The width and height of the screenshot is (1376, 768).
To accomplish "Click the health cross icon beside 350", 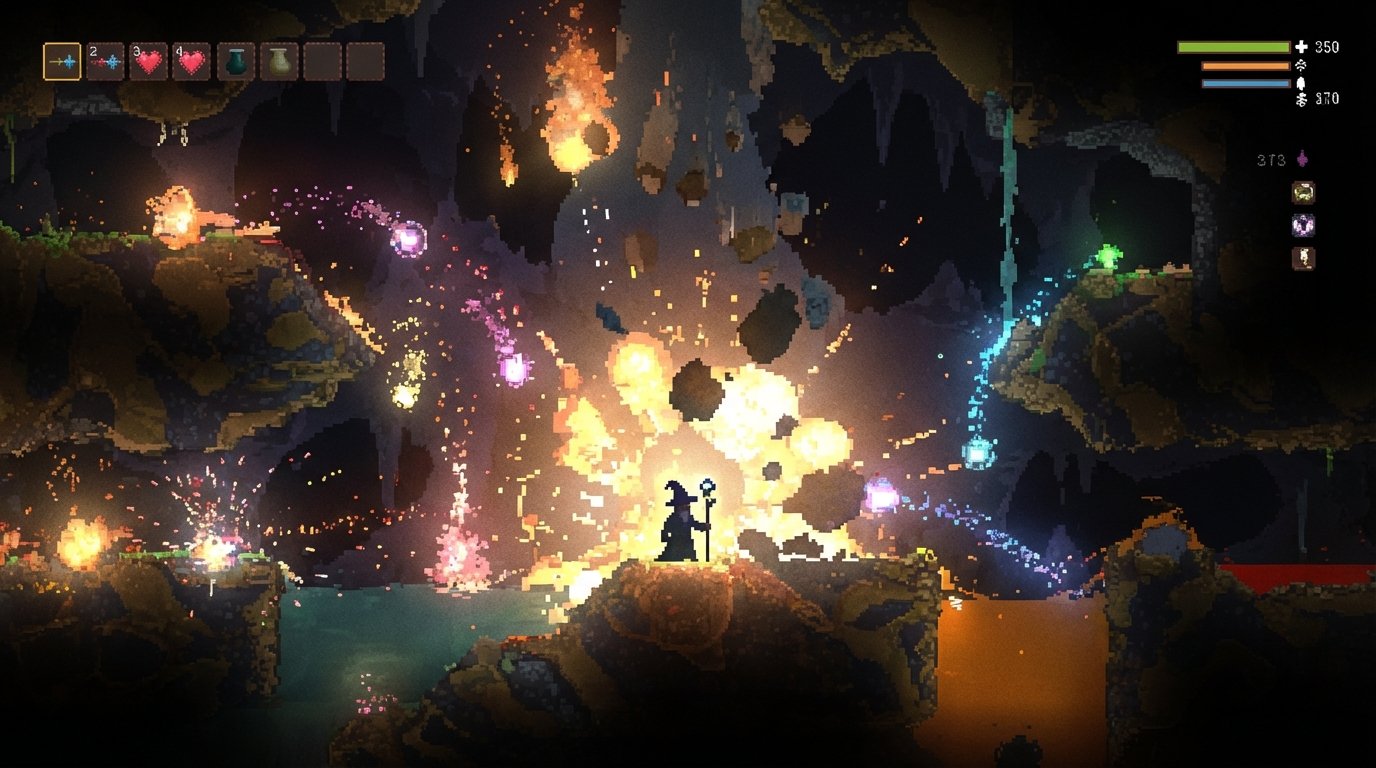I will tap(1301, 44).
